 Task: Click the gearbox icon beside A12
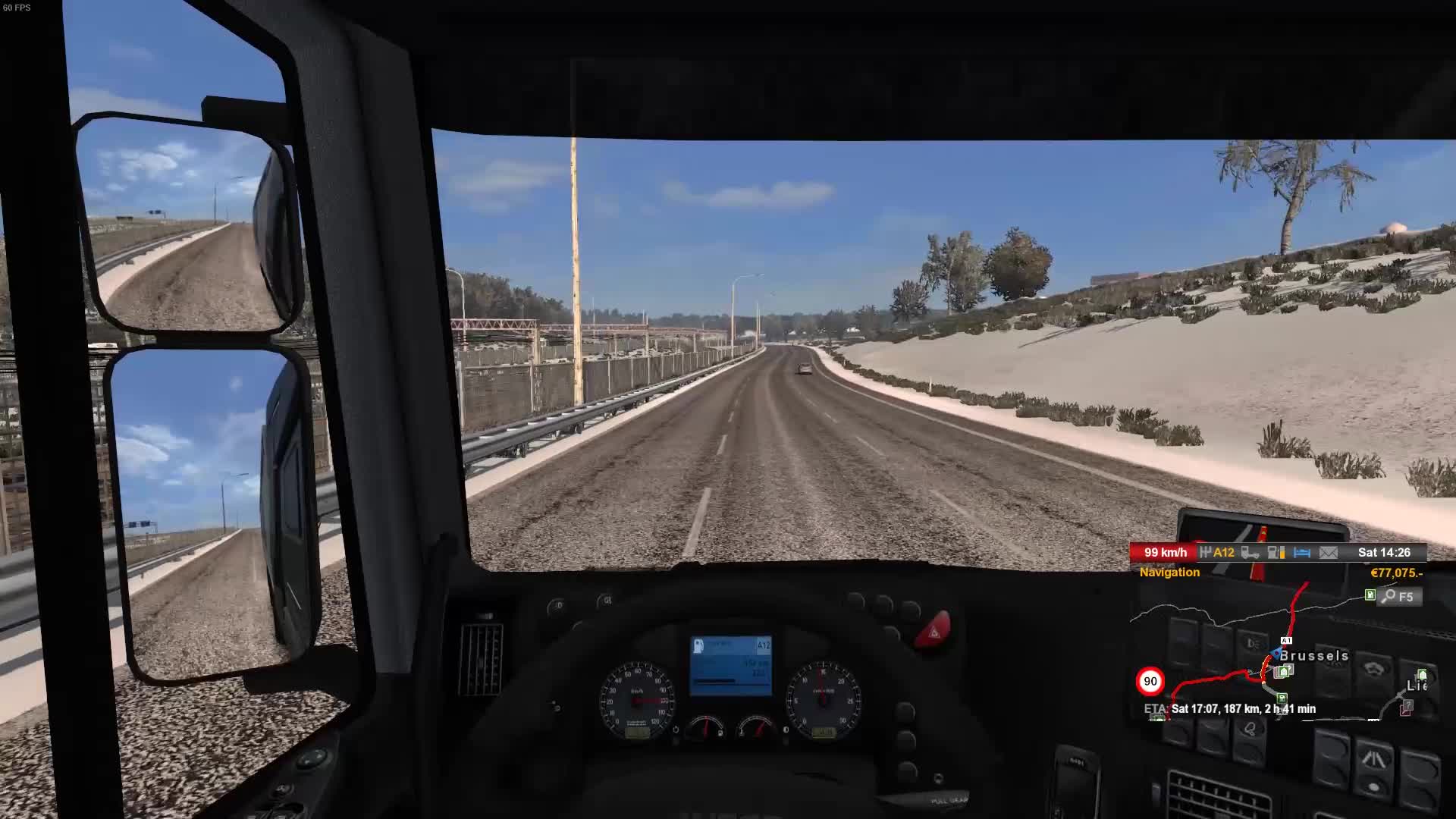pyautogui.click(x=1207, y=553)
